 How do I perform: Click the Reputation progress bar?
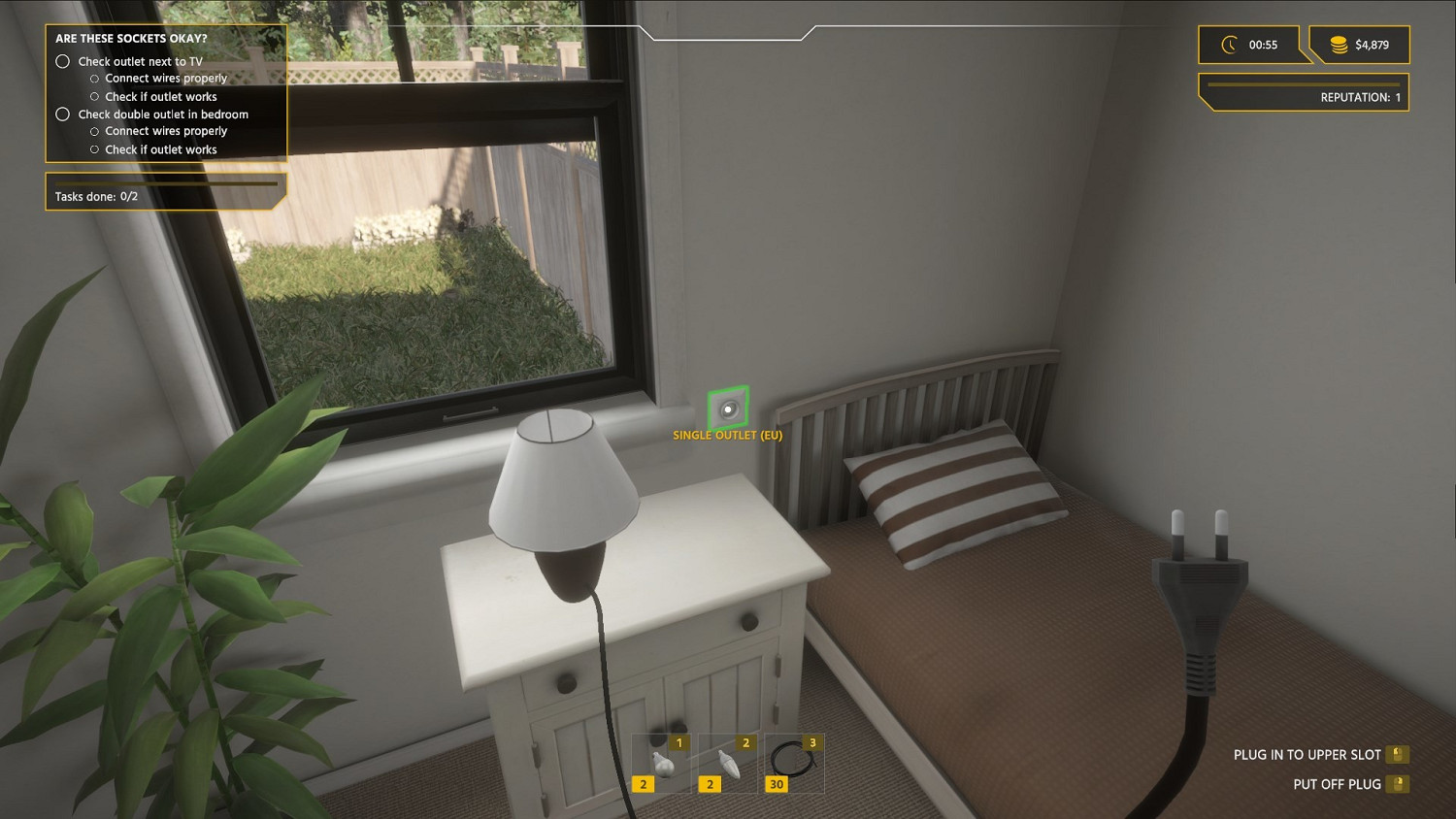1305,85
